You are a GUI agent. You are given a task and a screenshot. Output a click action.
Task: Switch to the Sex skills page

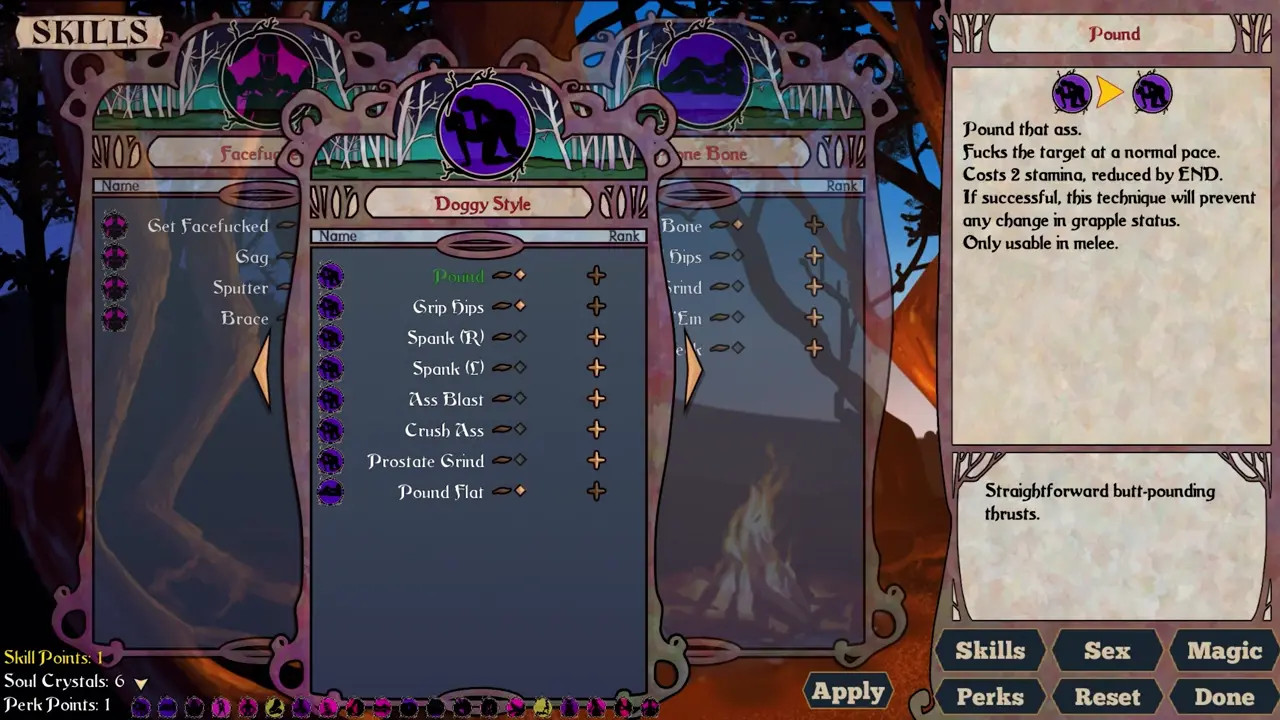coord(1107,651)
